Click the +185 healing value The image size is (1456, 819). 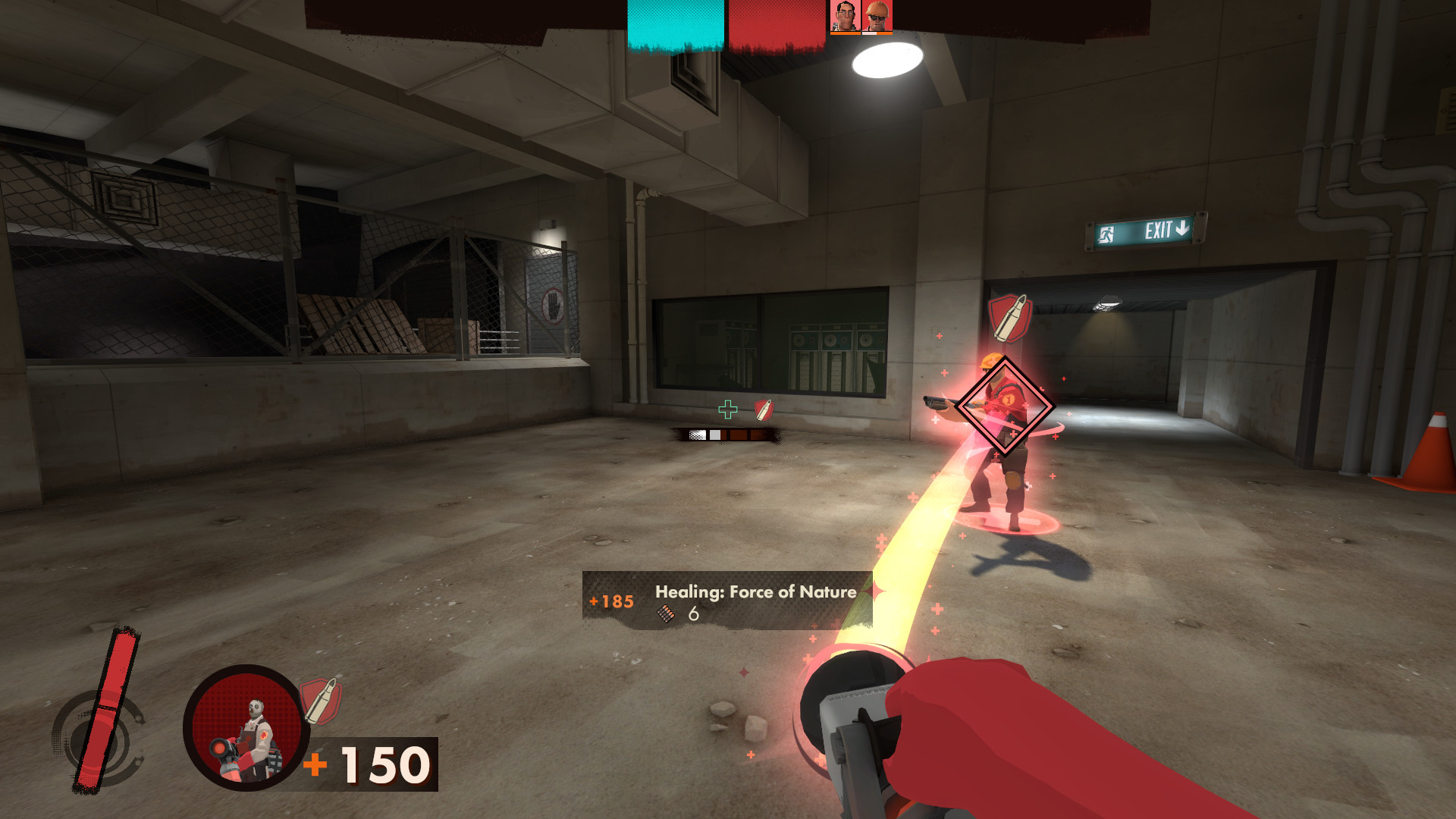point(609,601)
